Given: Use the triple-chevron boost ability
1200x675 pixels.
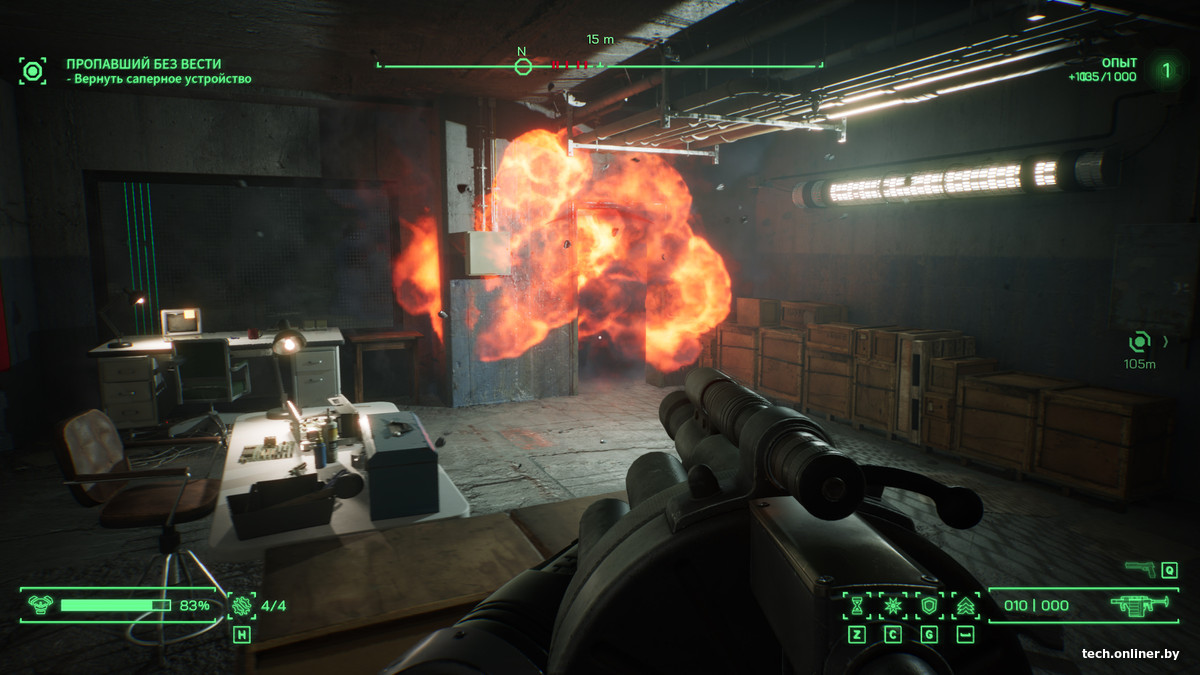Looking at the screenshot, I should [965, 605].
